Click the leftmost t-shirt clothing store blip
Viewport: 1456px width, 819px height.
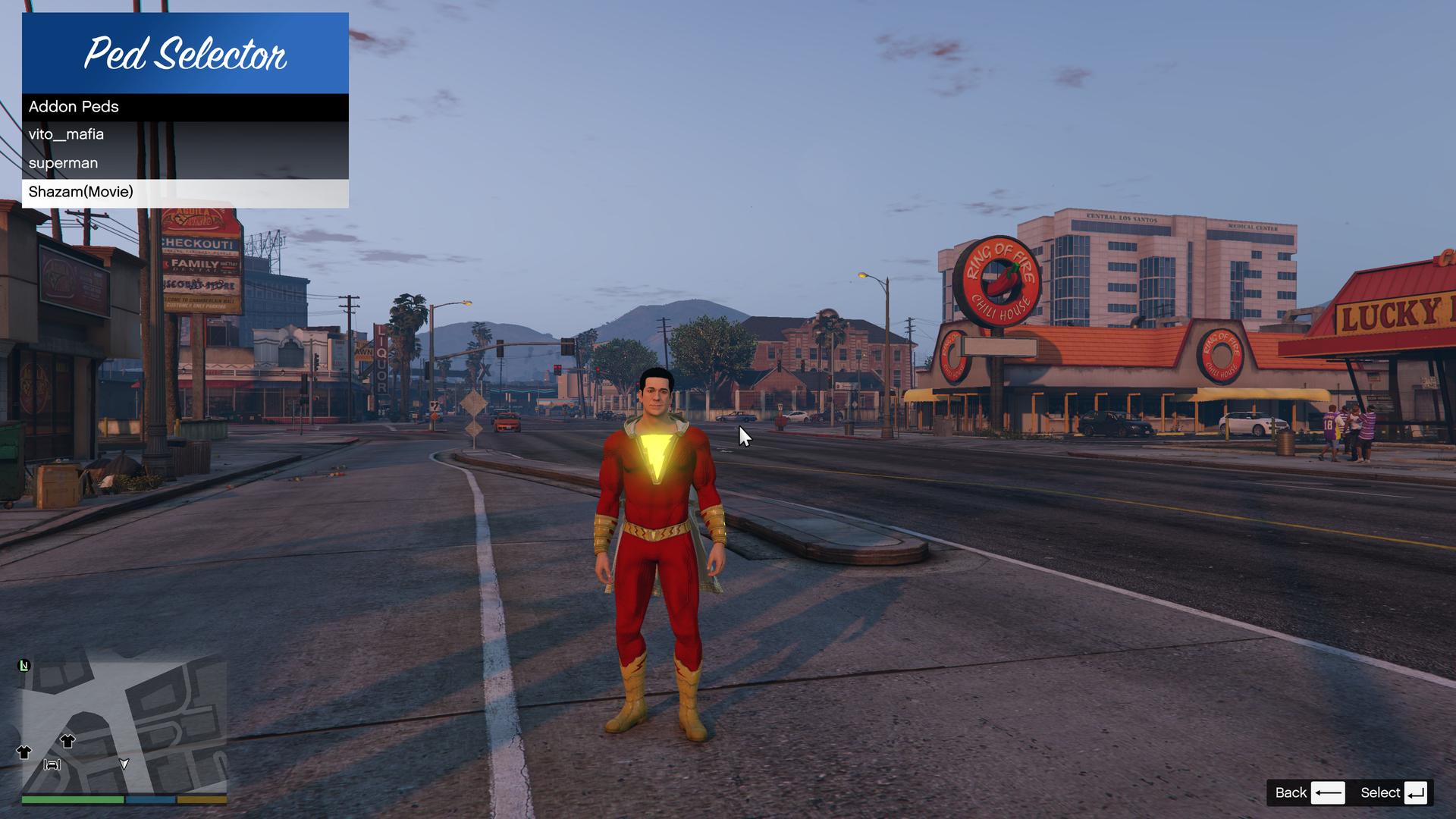[24, 752]
